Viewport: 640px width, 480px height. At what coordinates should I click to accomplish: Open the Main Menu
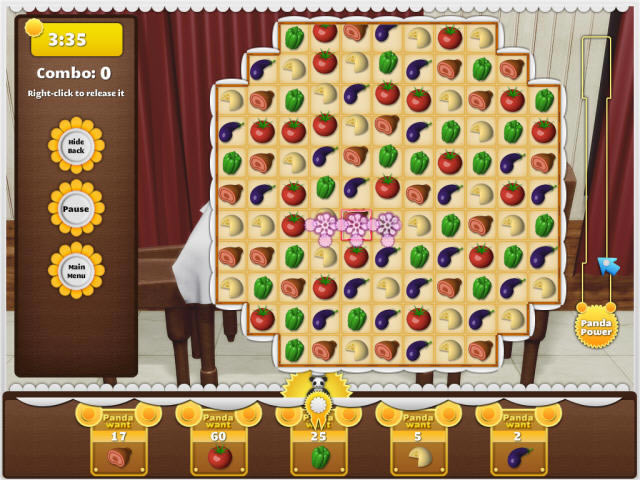(76, 271)
